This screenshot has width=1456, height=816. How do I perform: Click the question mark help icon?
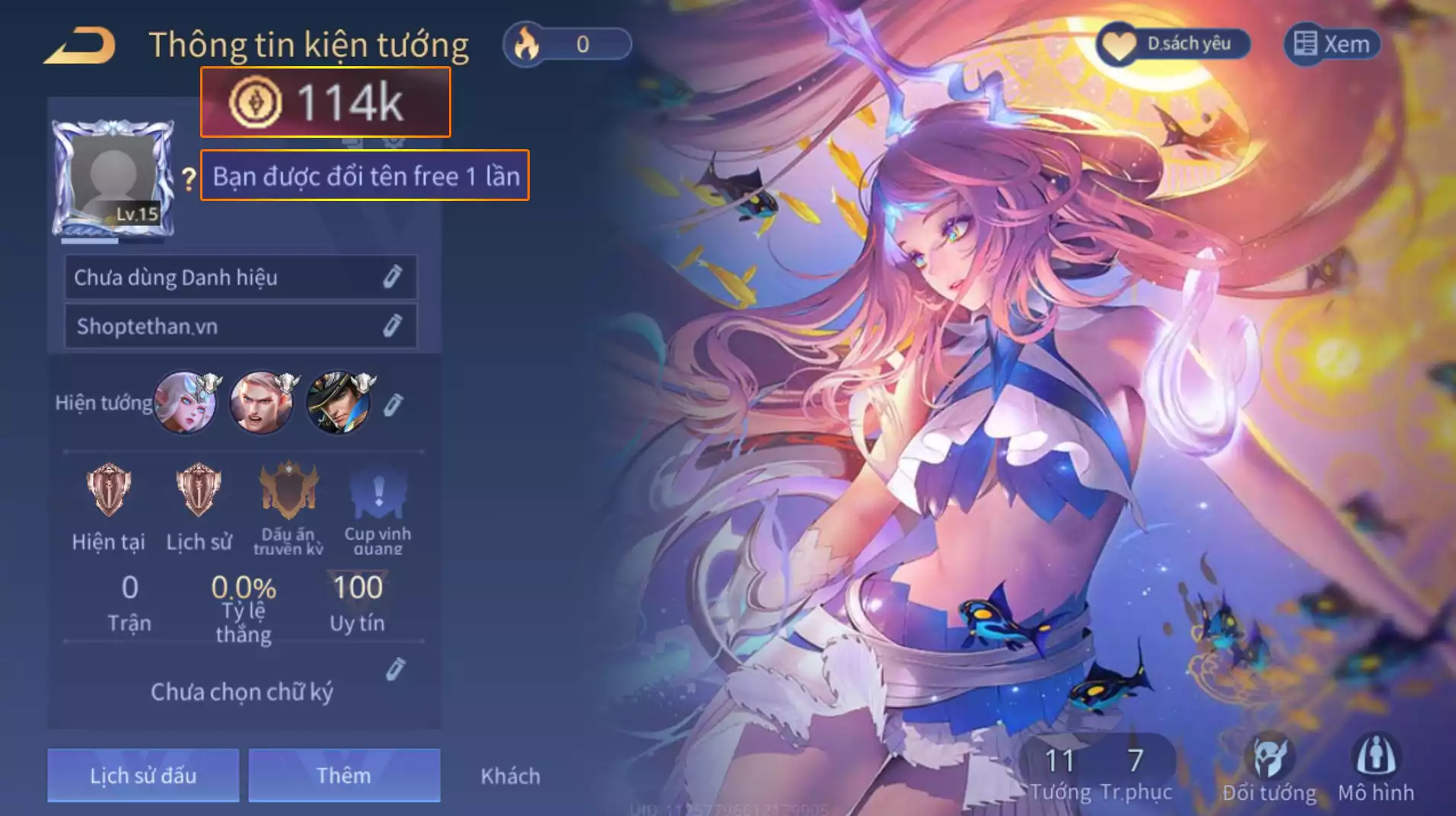(x=189, y=179)
